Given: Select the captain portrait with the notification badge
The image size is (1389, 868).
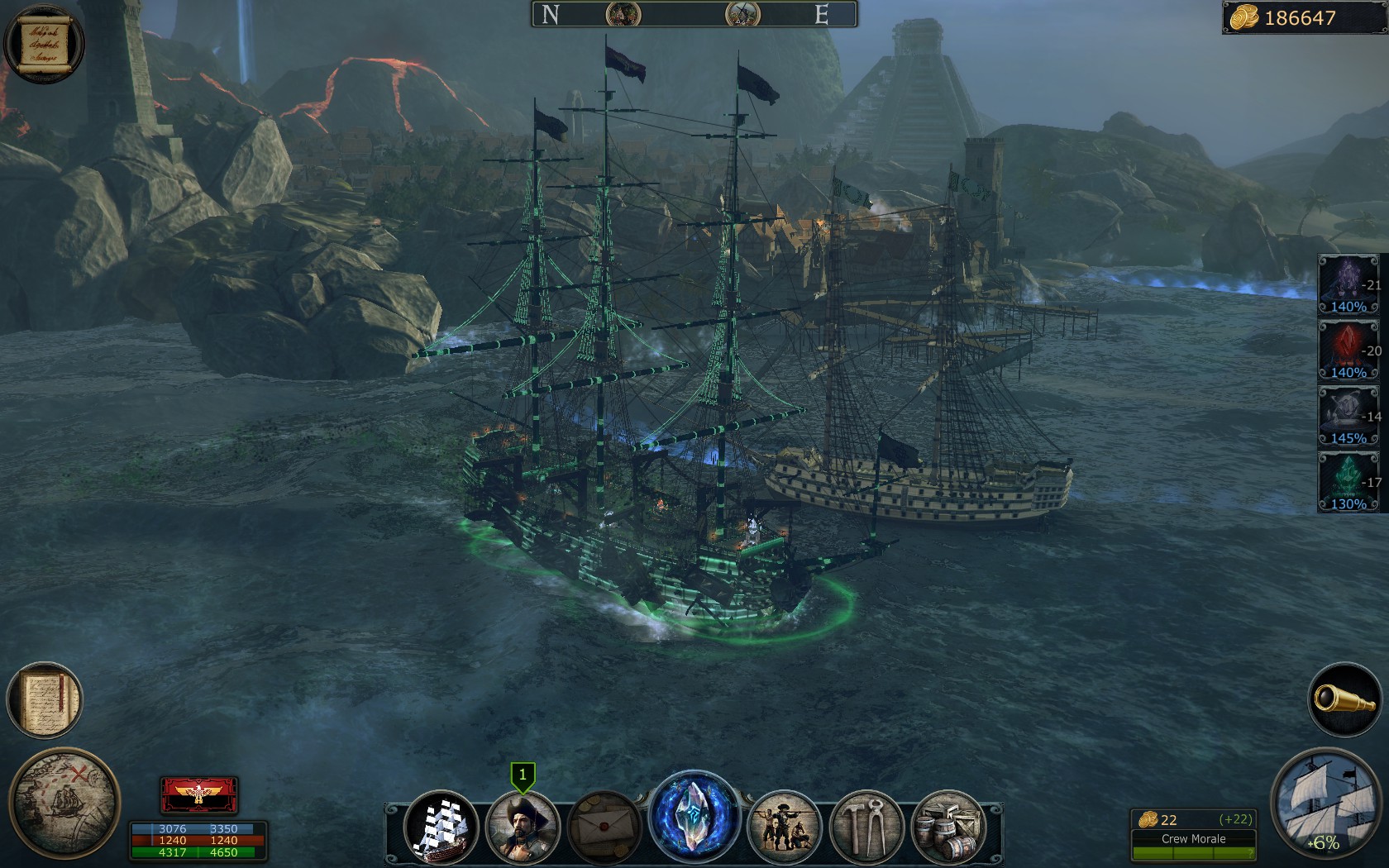Looking at the screenshot, I should (x=523, y=827).
